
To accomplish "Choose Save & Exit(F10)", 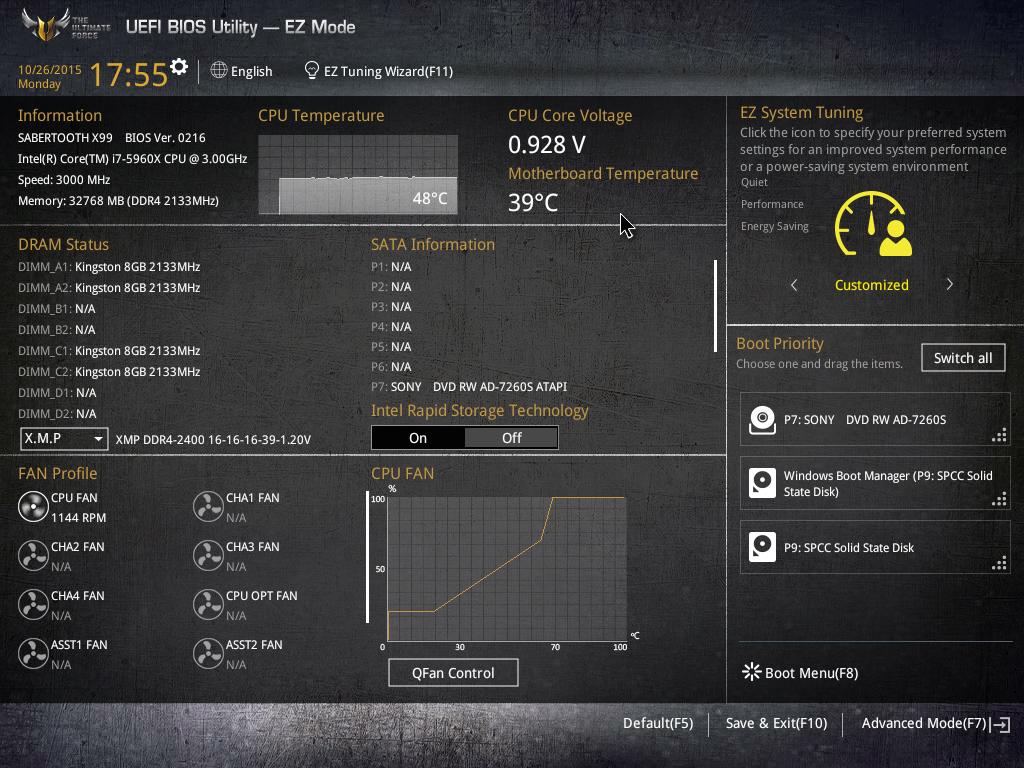I will point(776,723).
